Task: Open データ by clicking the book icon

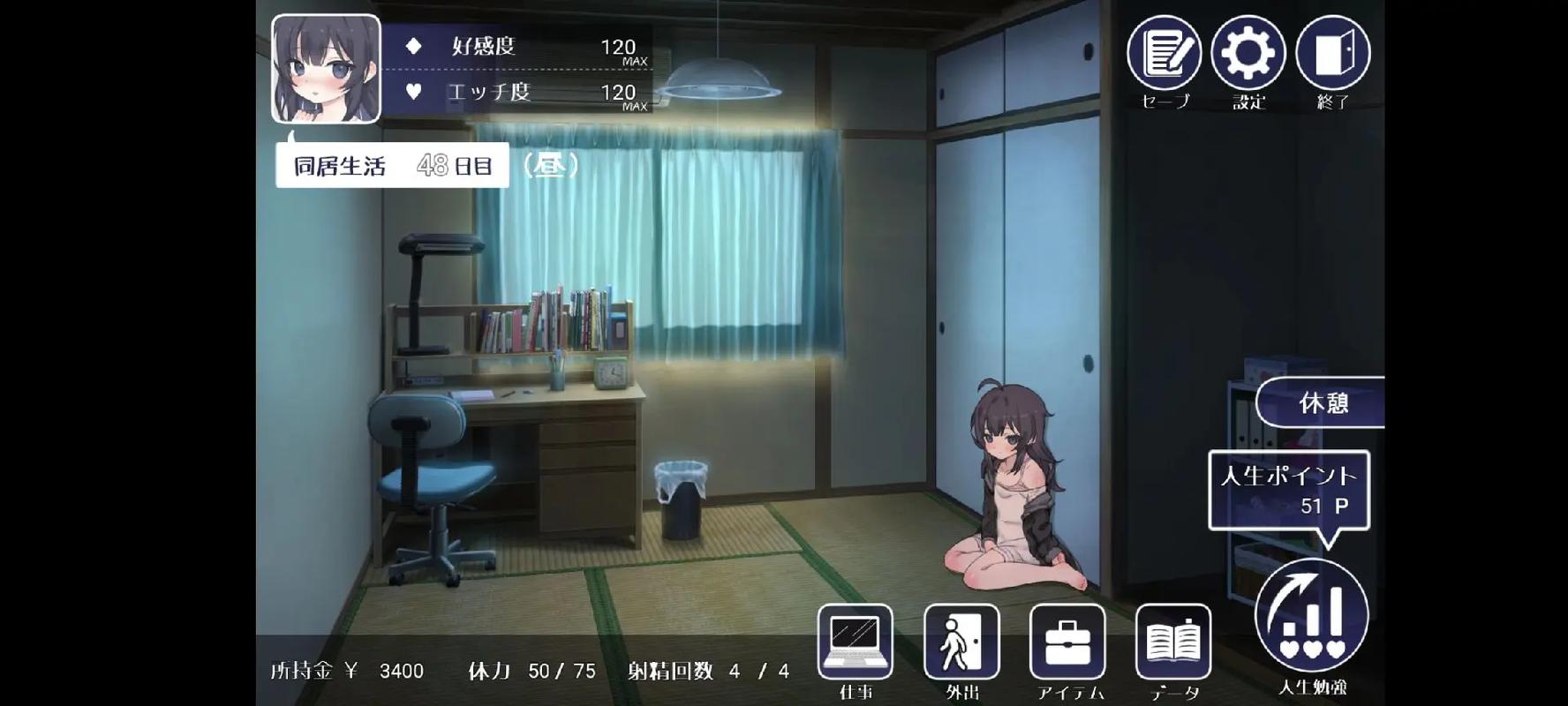Action: coord(1172,642)
